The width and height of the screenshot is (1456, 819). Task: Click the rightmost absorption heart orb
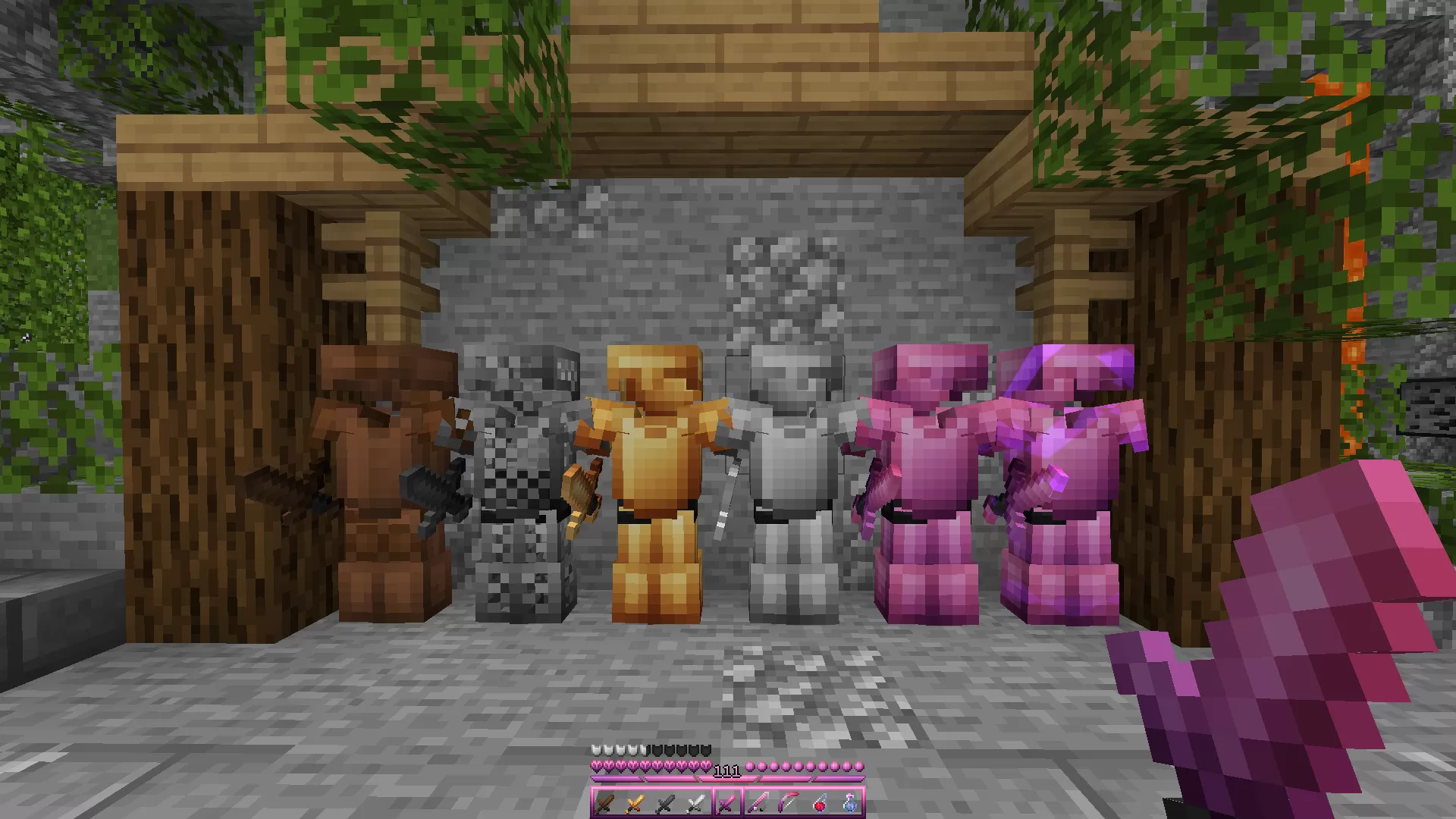tap(861, 767)
